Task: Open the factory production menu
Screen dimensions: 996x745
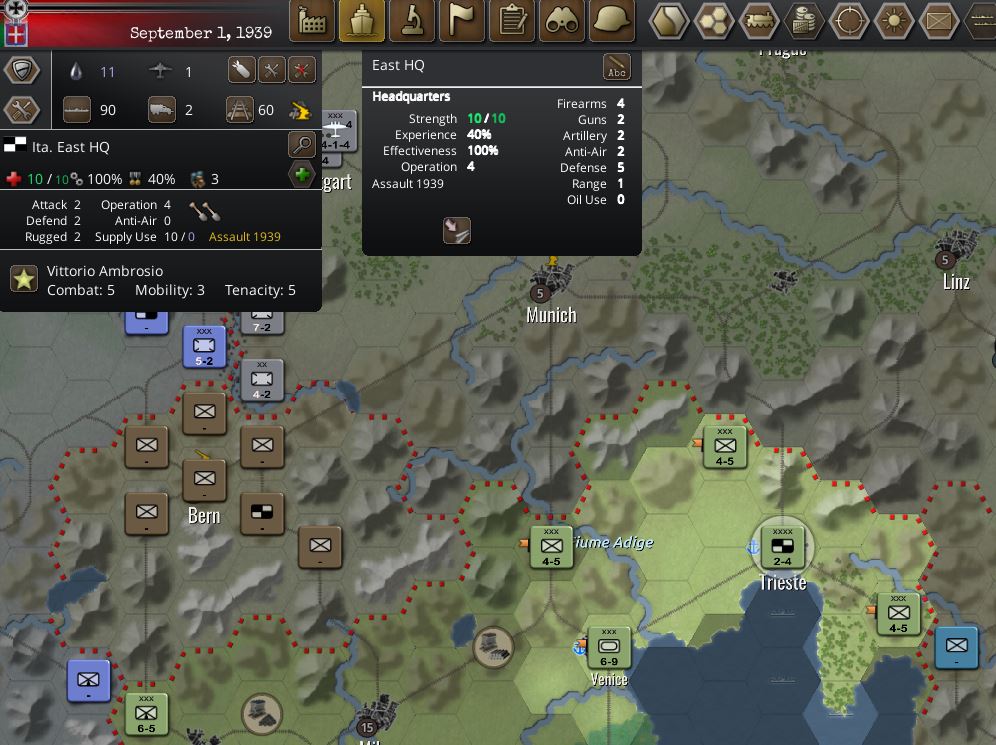Action: tap(313, 21)
